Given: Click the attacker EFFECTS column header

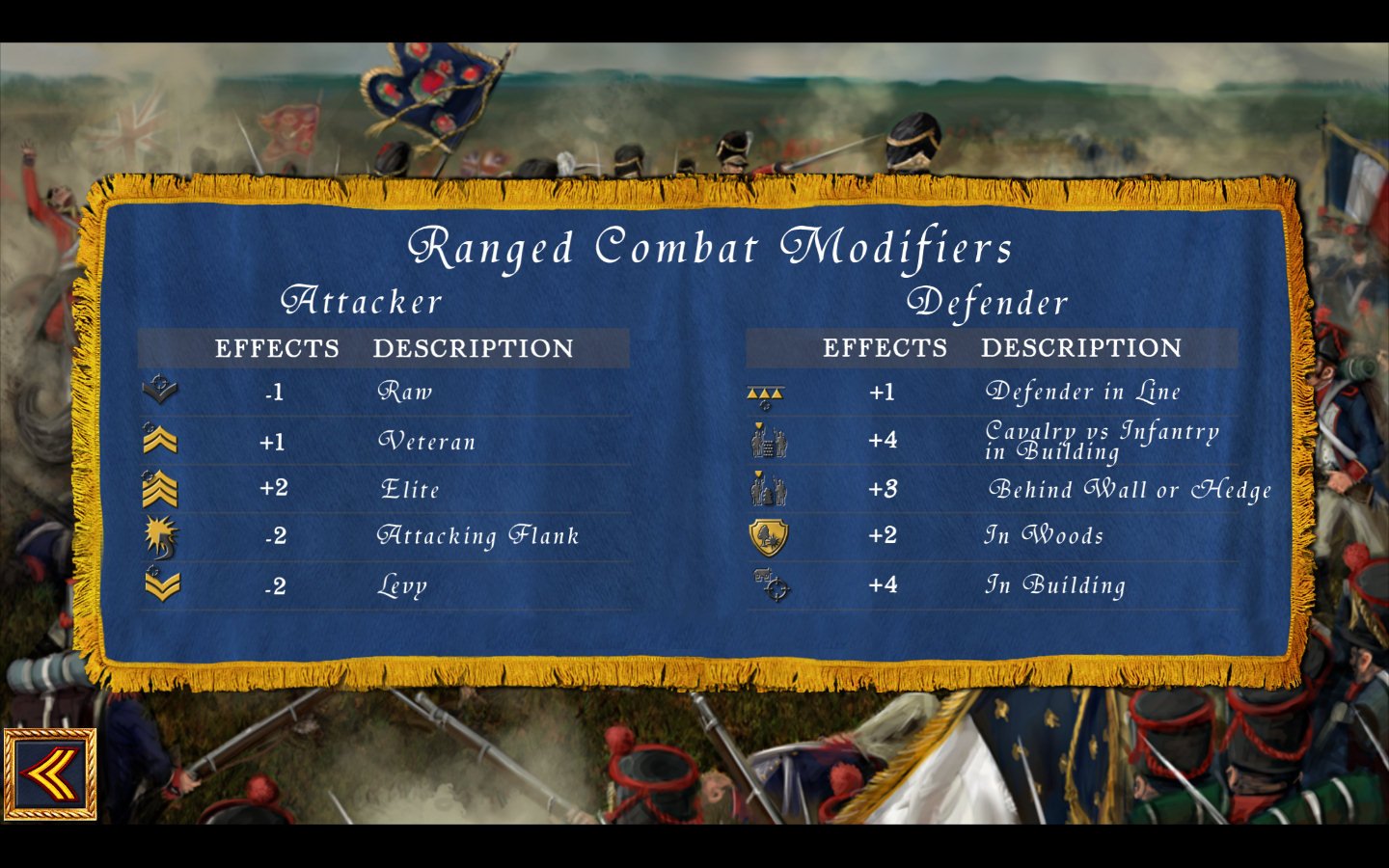Looking at the screenshot, I should 279,348.
